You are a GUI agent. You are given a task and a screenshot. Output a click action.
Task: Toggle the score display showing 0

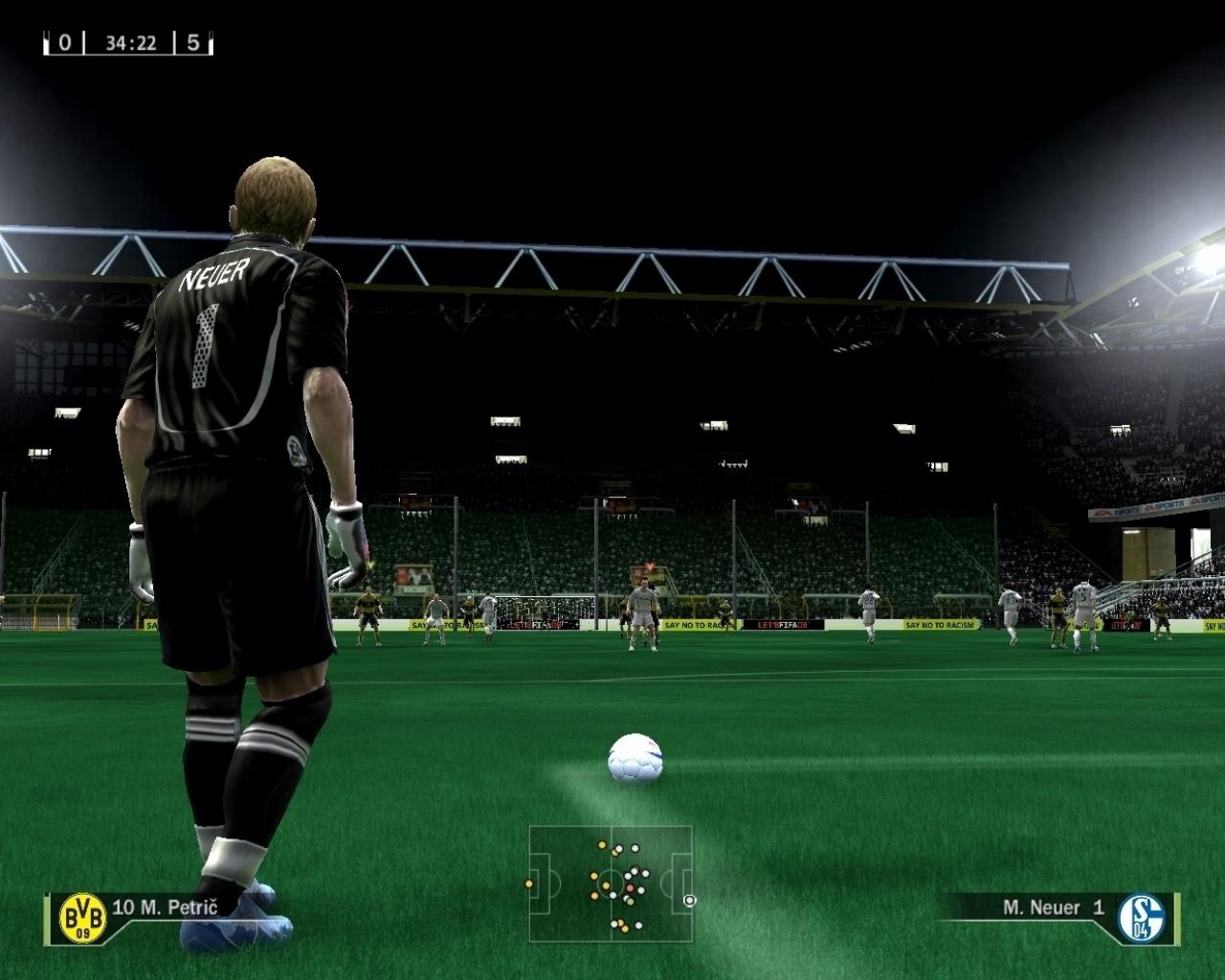[x=63, y=41]
